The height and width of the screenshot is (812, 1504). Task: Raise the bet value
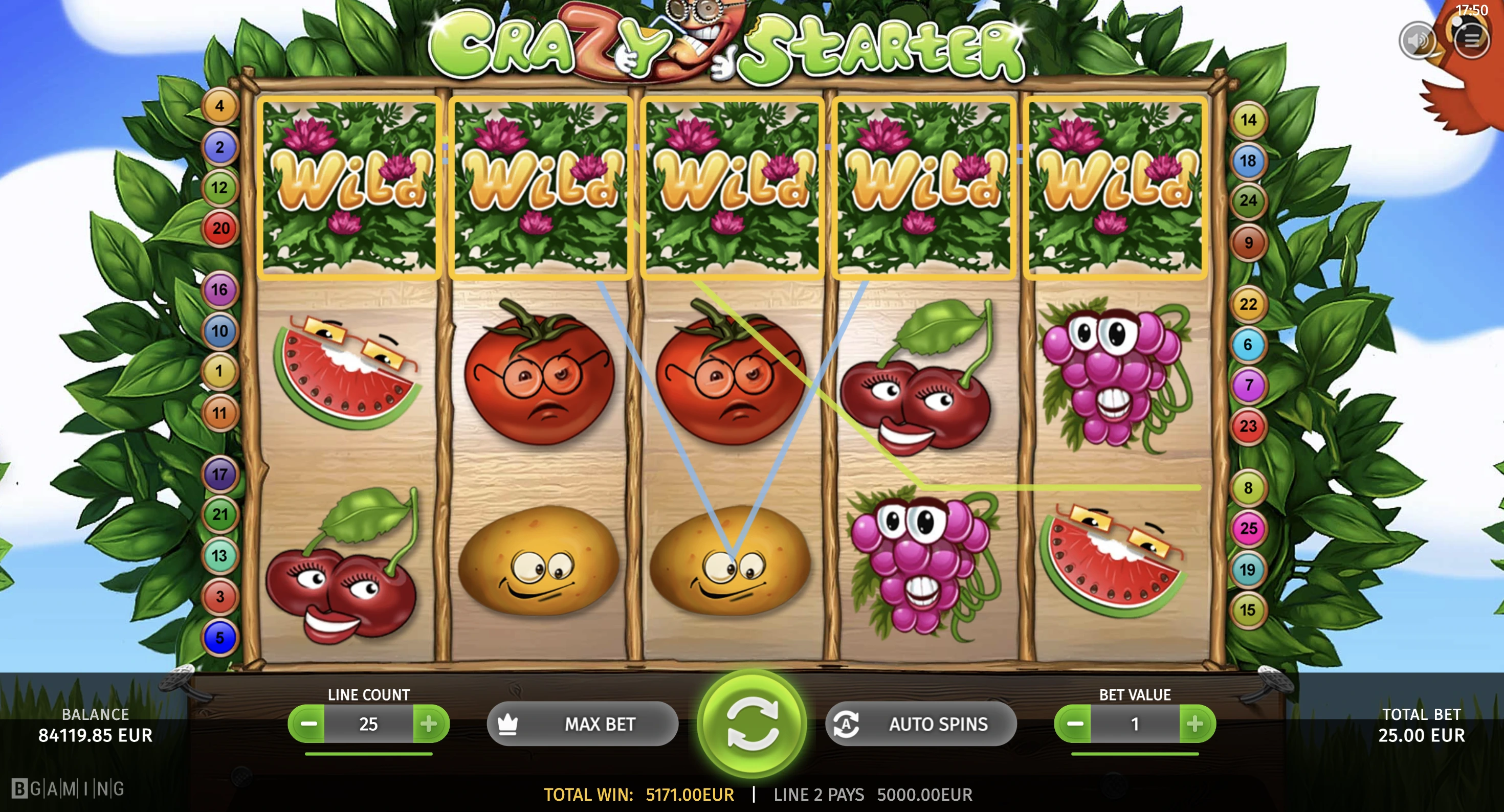click(1196, 724)
